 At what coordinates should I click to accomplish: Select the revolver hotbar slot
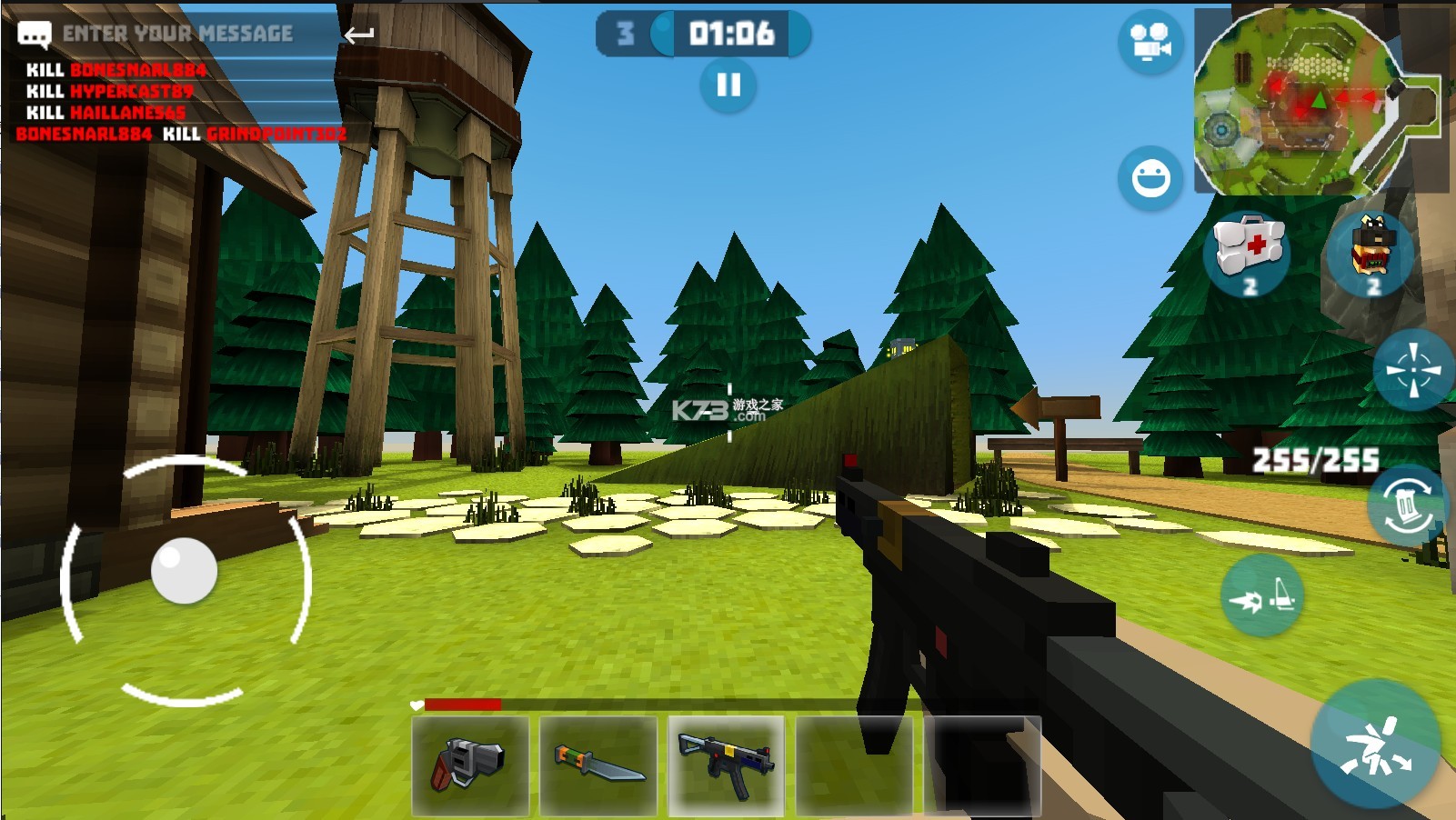coord(470,765)
